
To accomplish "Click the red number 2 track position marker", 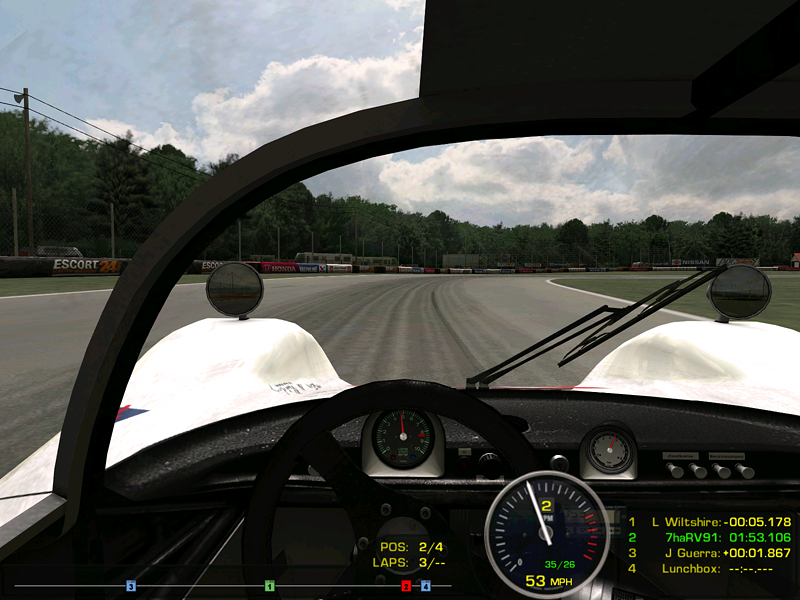I will (x=406, y=586).
